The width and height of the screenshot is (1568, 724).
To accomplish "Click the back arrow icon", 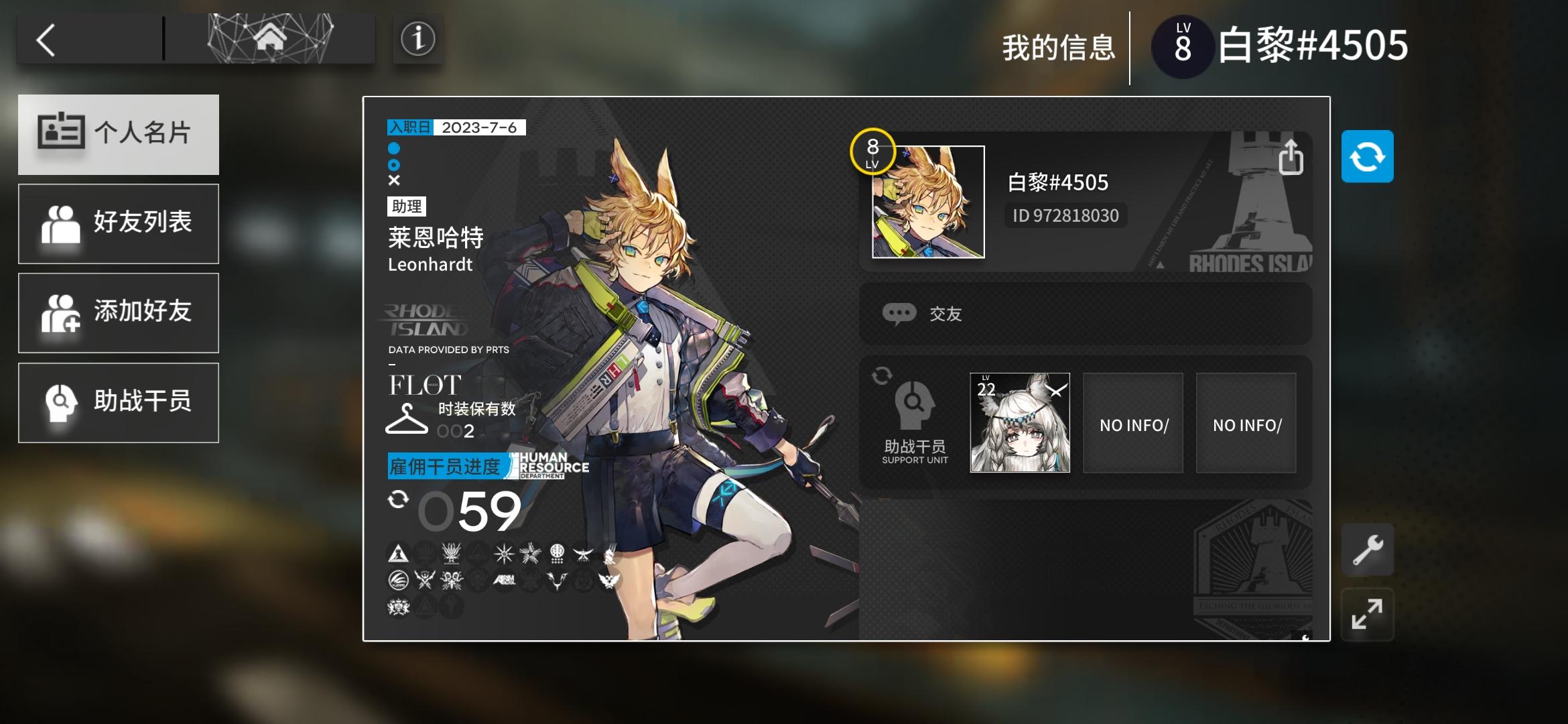I will click(x=44, y=40).
